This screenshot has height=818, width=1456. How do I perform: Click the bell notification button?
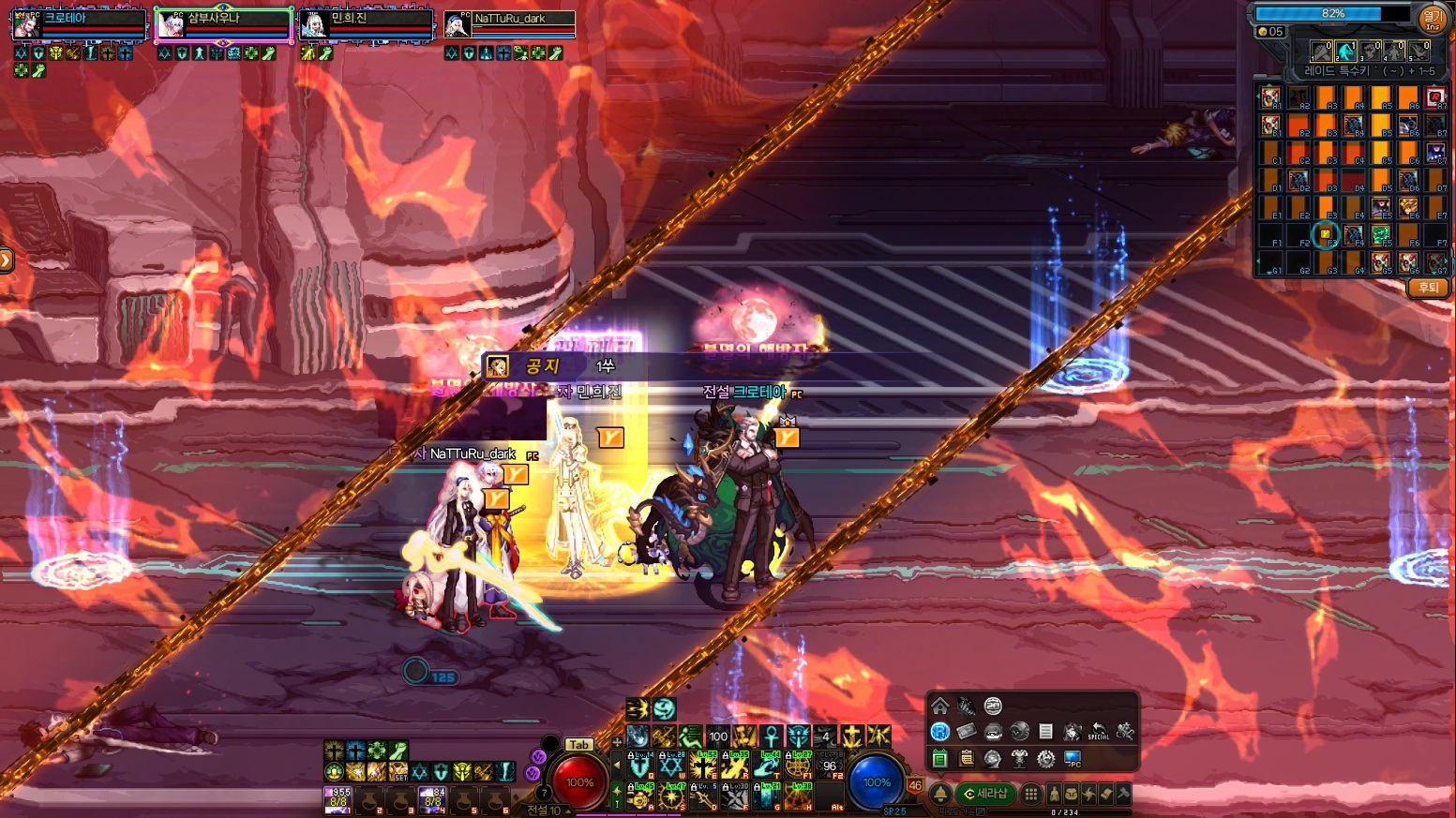tap(940, 794)
